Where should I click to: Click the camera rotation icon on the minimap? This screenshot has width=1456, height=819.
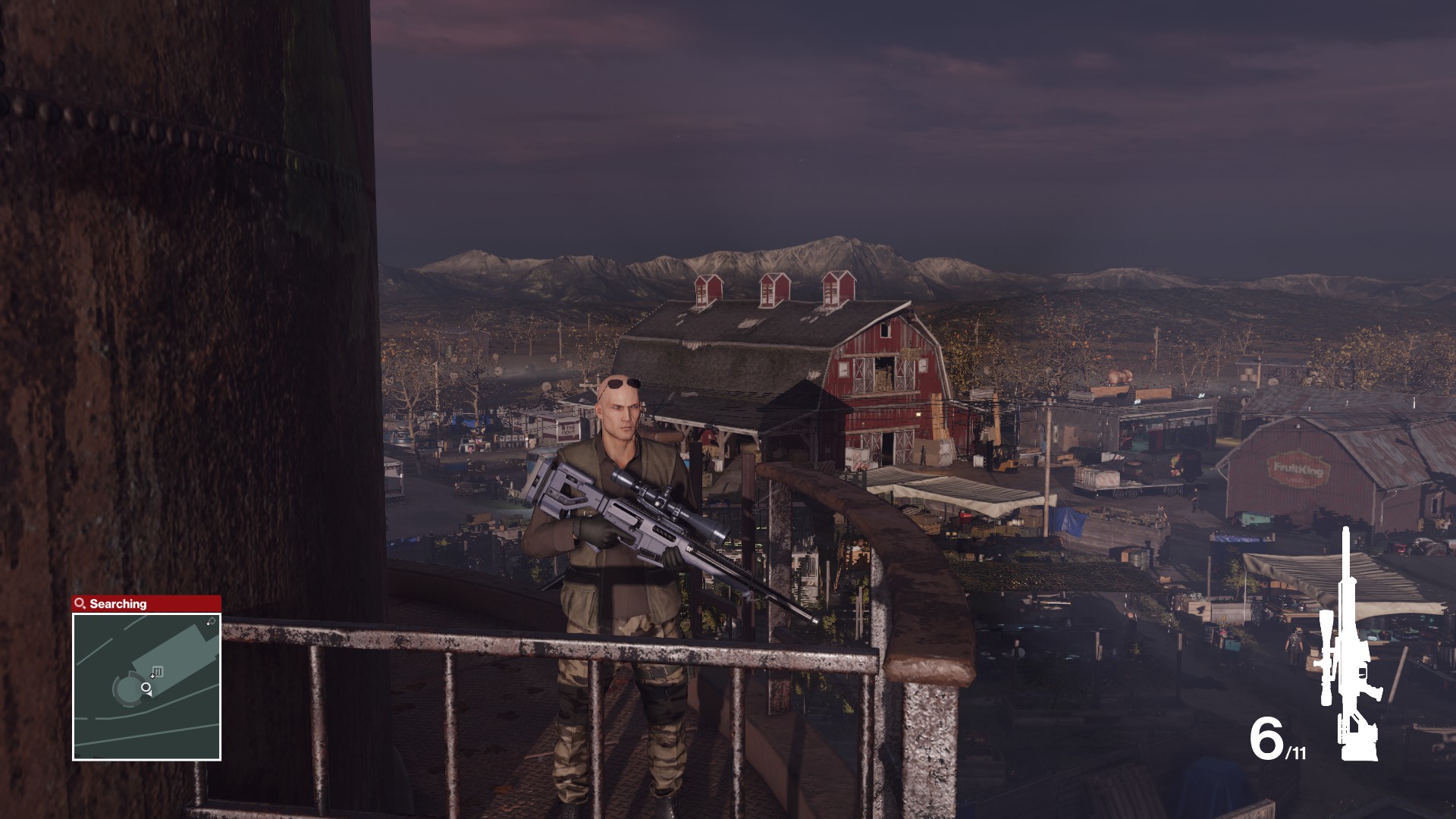pyautogui.click(x=214, y=620)
